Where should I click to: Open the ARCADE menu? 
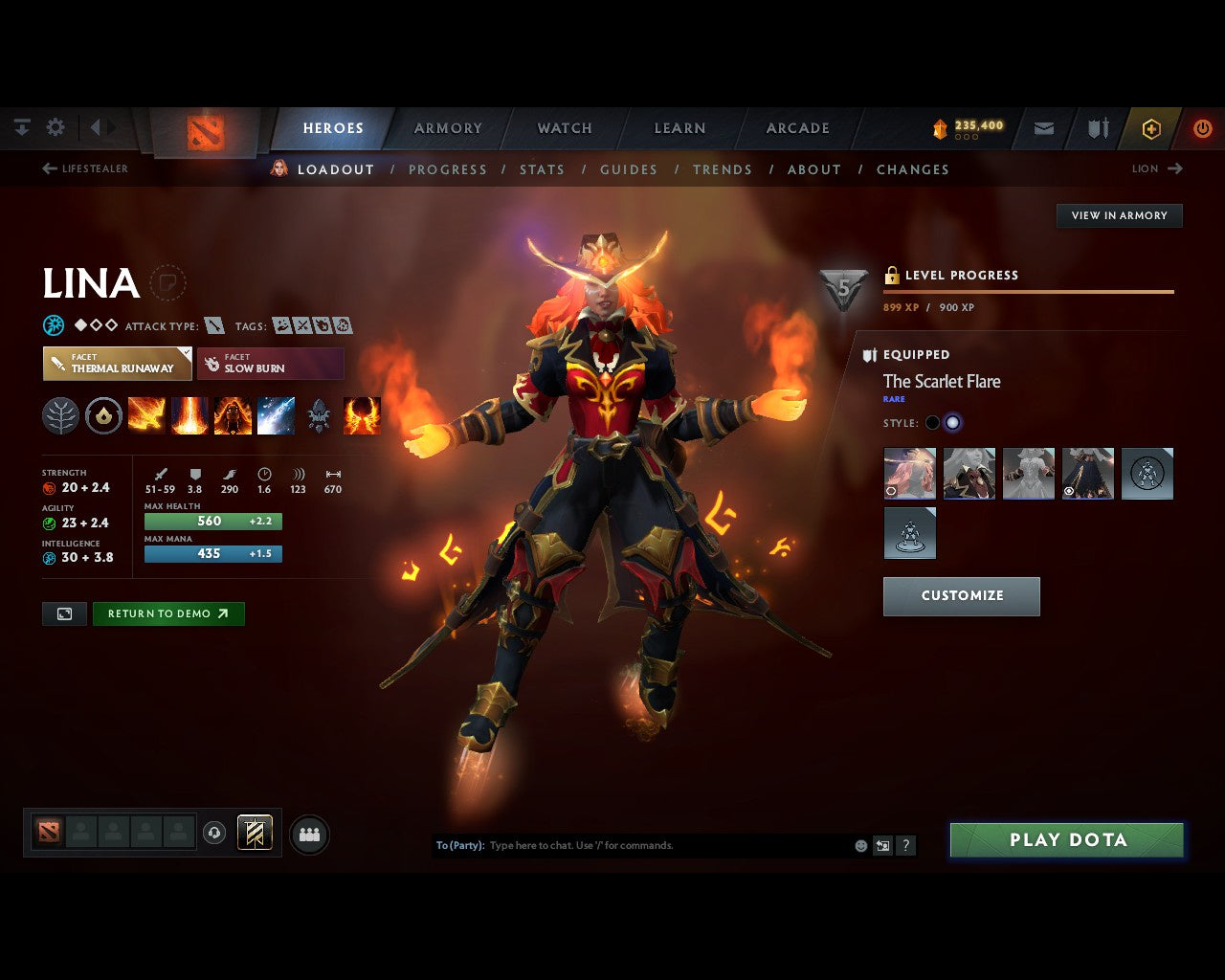797,127
